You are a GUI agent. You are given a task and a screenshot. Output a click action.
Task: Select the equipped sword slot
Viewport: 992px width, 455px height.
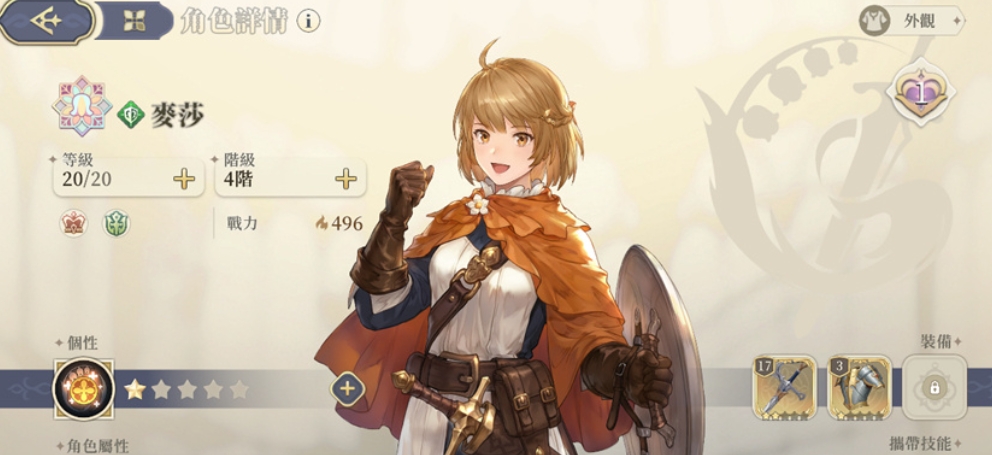coord(784,388)
